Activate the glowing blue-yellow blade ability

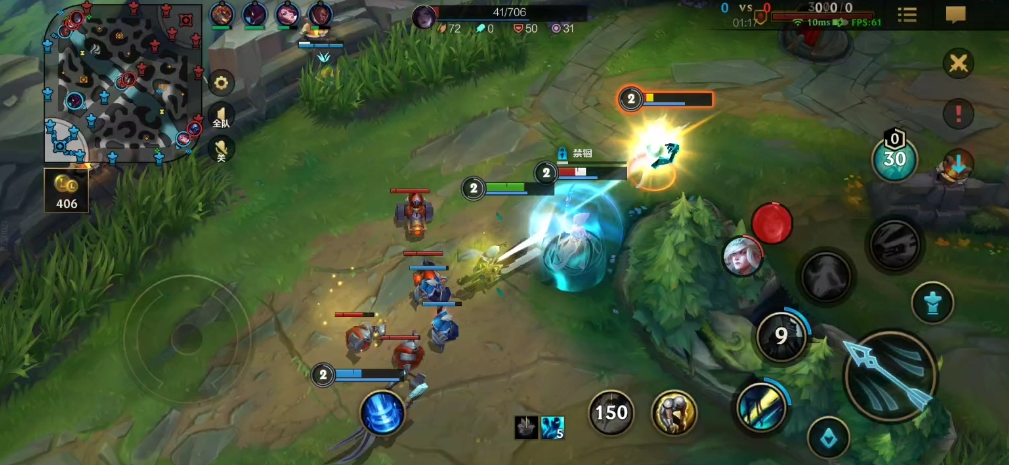point(762,407)
